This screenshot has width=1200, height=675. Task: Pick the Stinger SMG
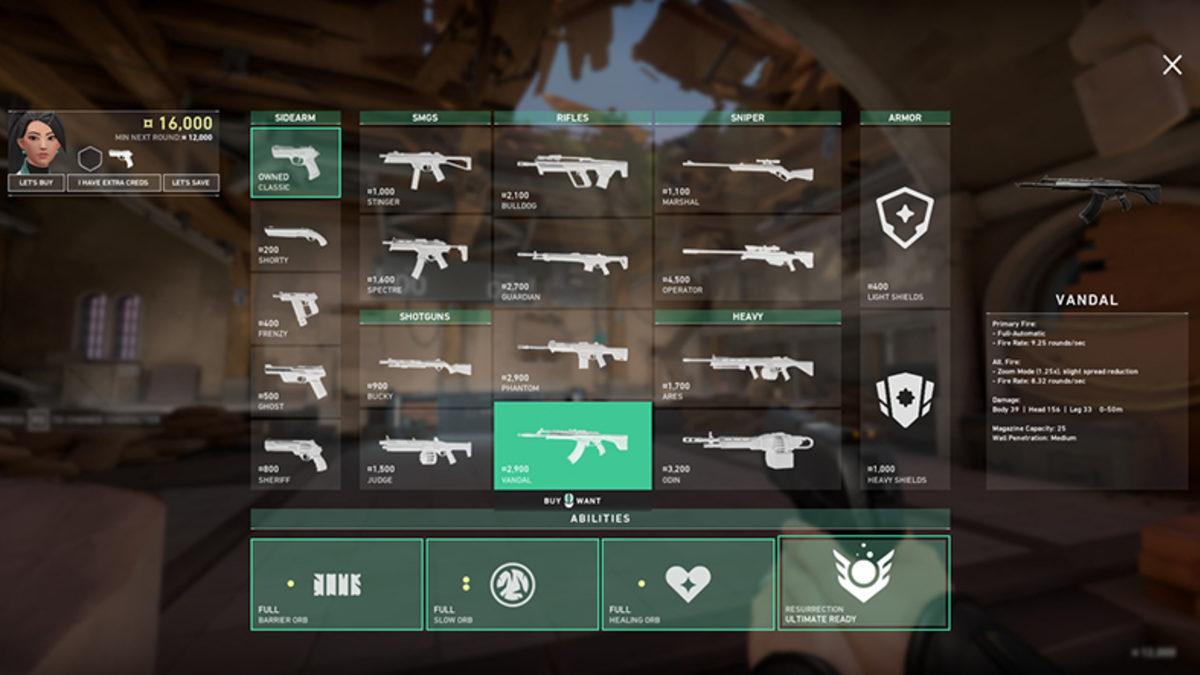click(425, 168)
